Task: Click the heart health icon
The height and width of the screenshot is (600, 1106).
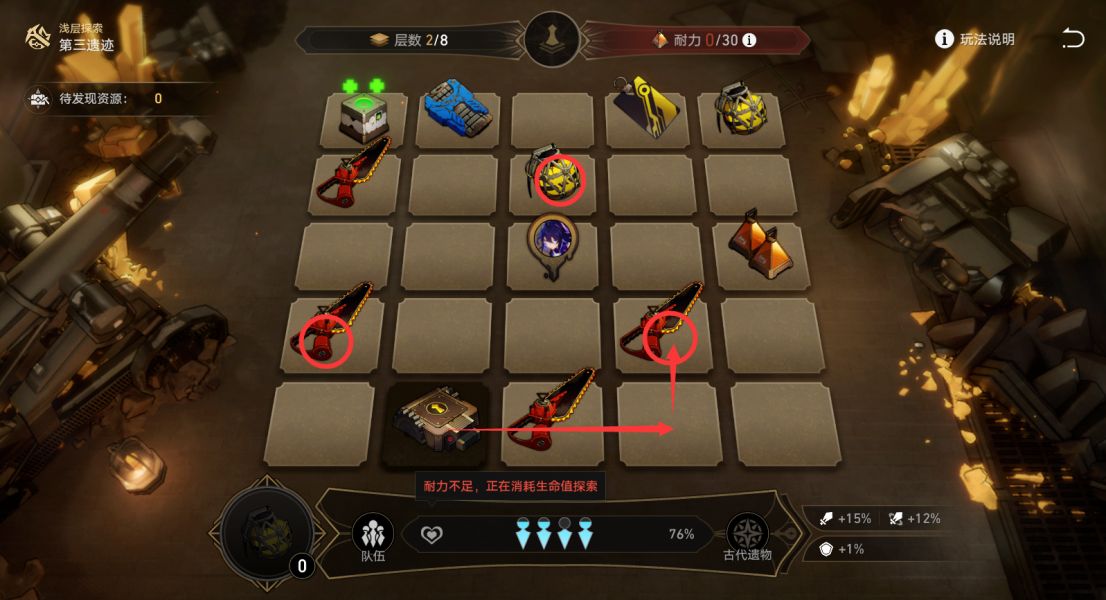Action: coord(431,535)
